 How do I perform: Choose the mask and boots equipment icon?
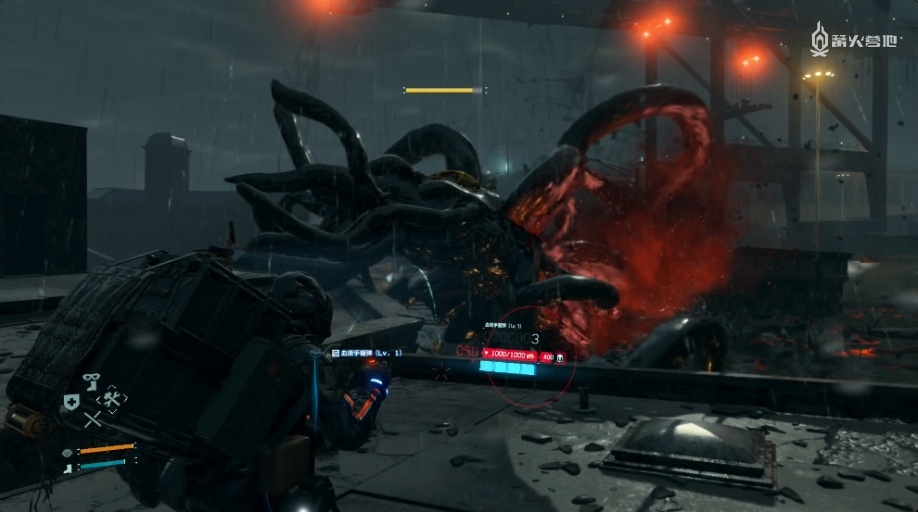click(91, 381)
